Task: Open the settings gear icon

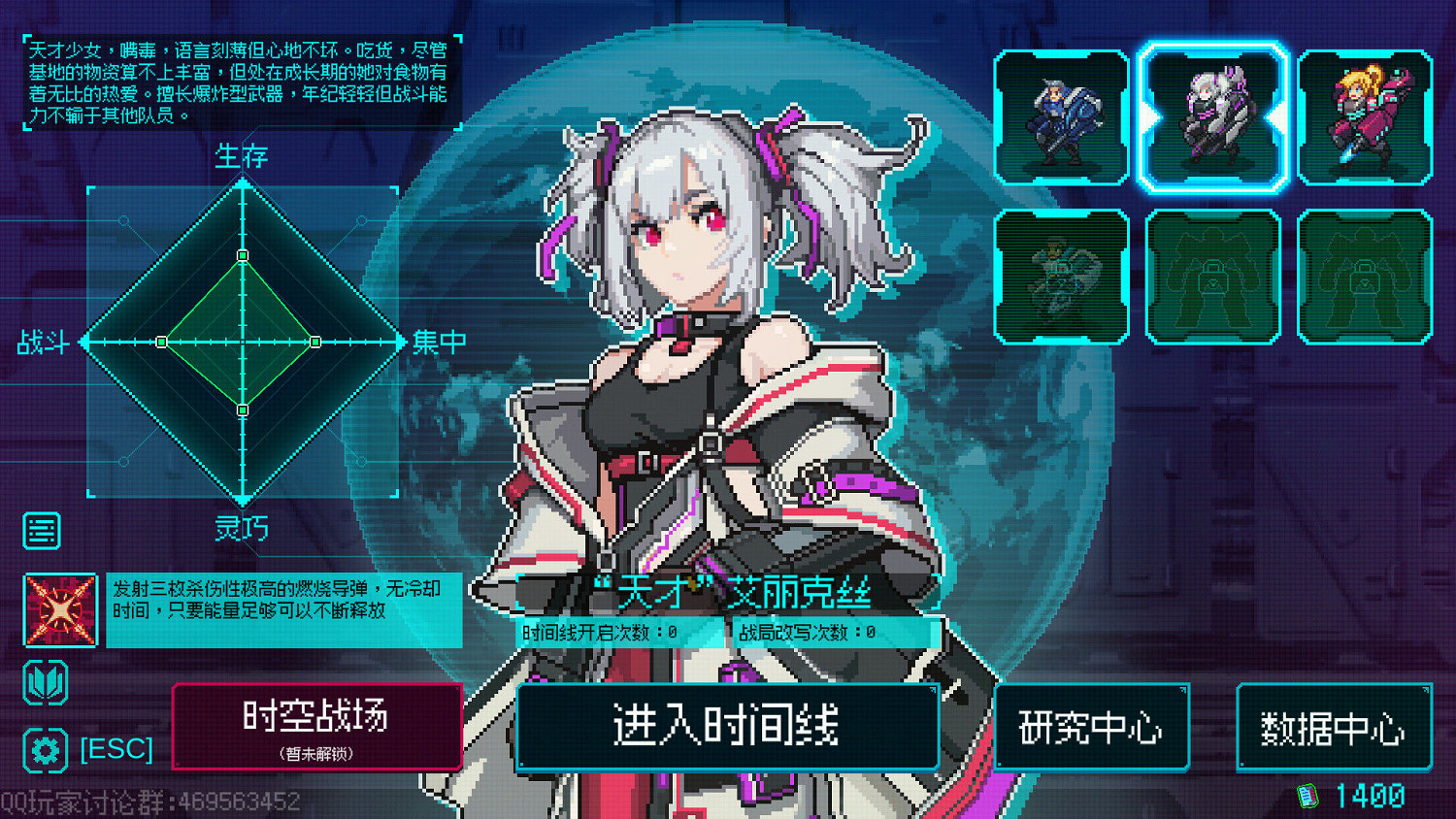Action: [43, 748]
